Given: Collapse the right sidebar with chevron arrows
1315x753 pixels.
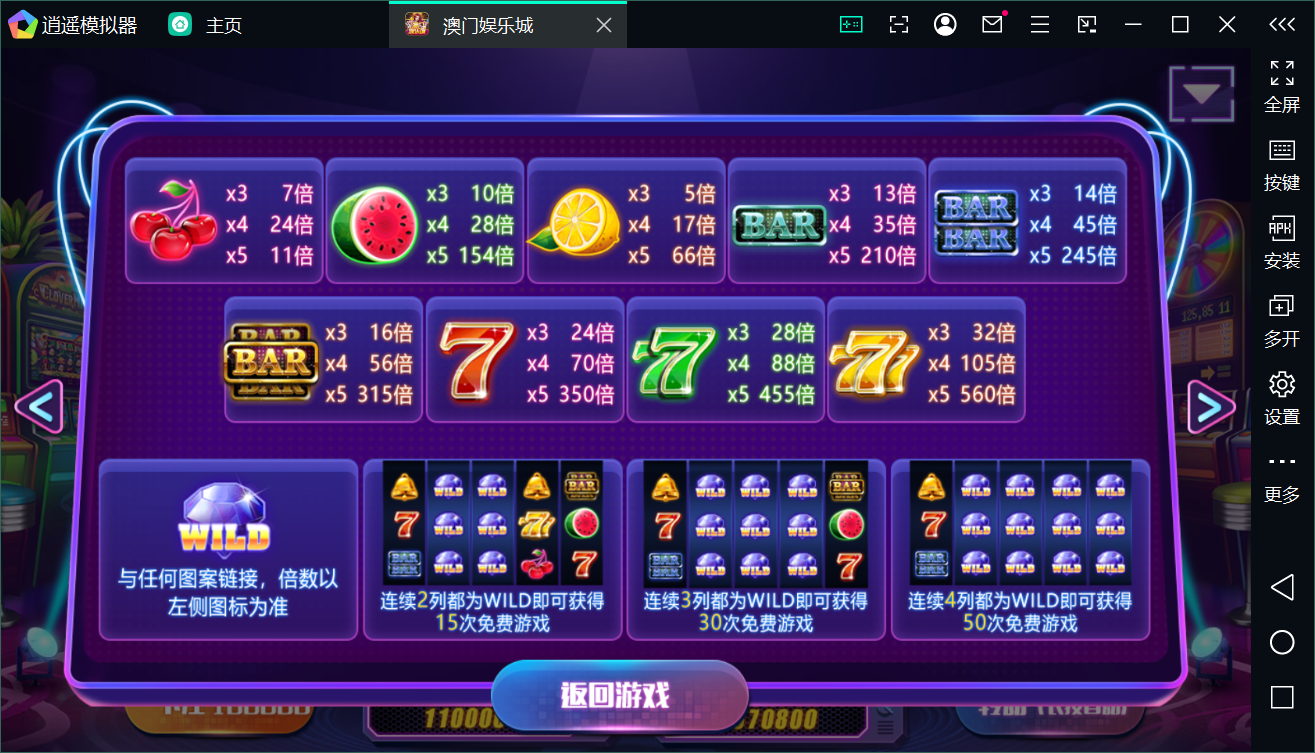Looking at the screenshot, I should point(1282,24).
